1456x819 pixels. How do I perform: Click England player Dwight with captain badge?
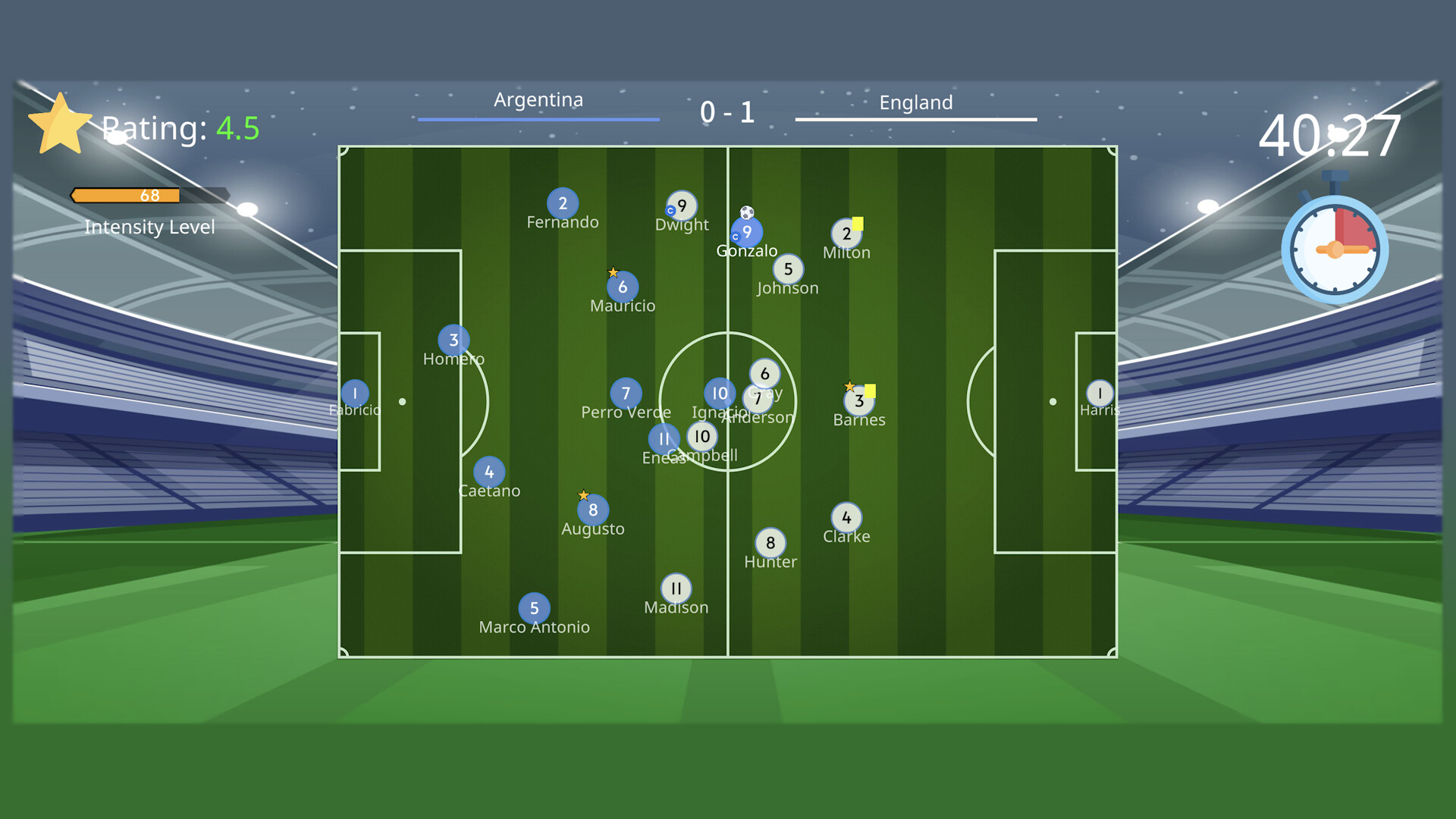[679, 206]
